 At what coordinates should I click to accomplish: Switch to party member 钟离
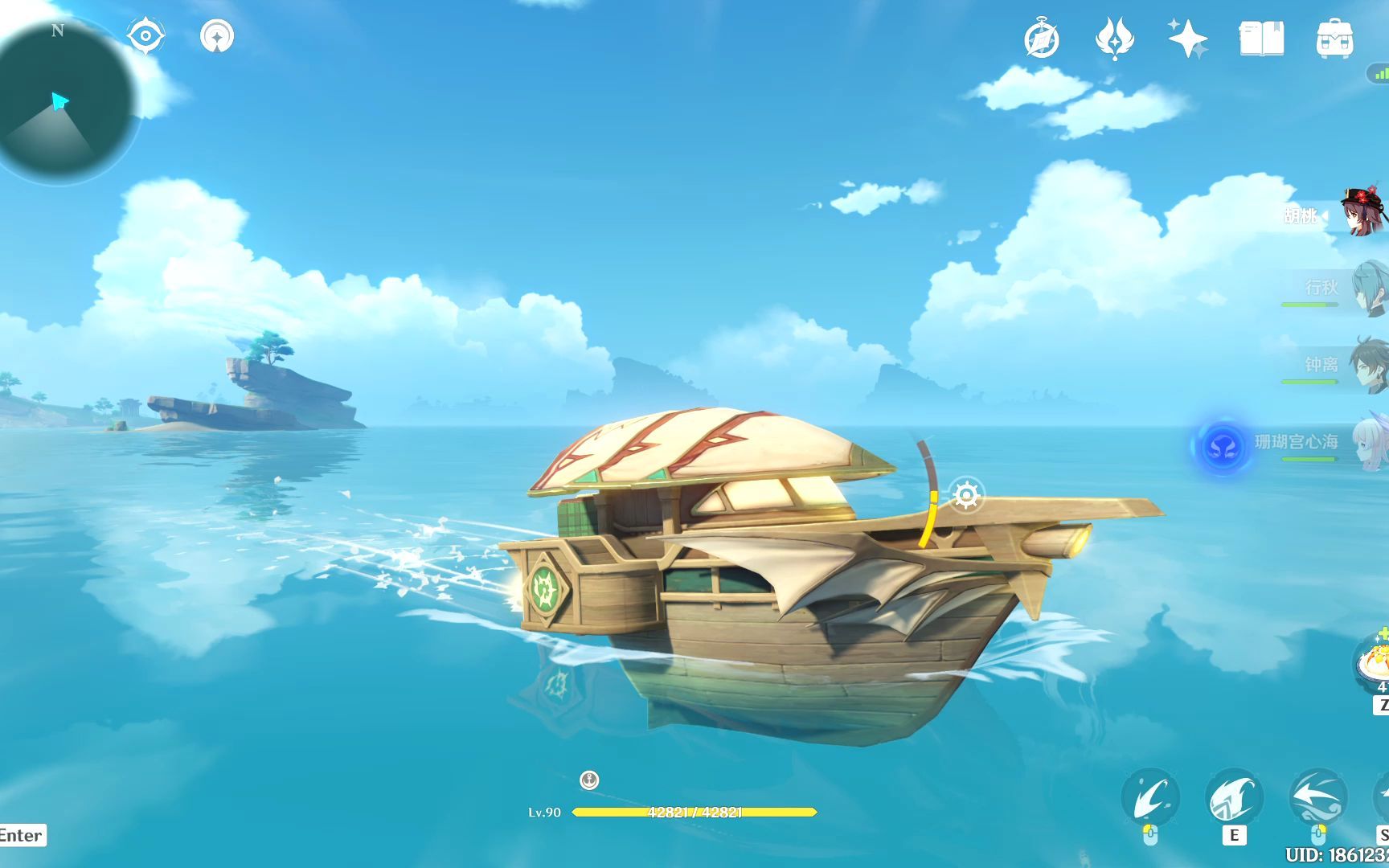pos(1366,365)
